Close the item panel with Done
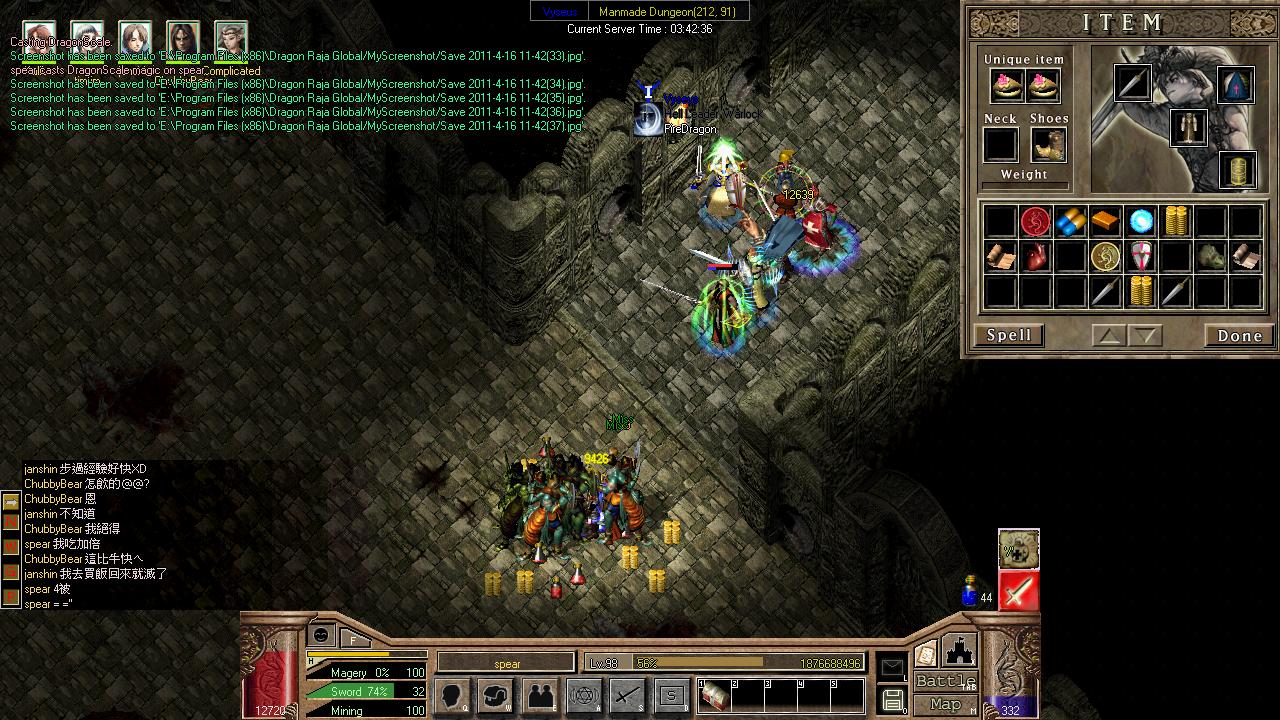Viewport: 1280px width, 720px height. [1239, 336]
